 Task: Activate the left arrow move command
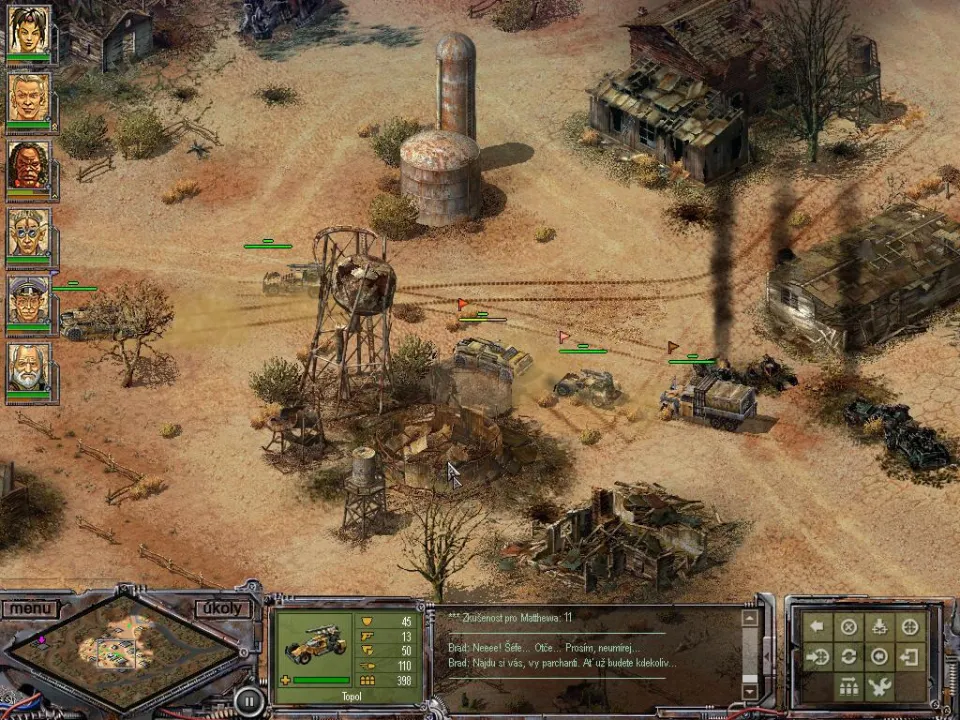pos(818,627)
